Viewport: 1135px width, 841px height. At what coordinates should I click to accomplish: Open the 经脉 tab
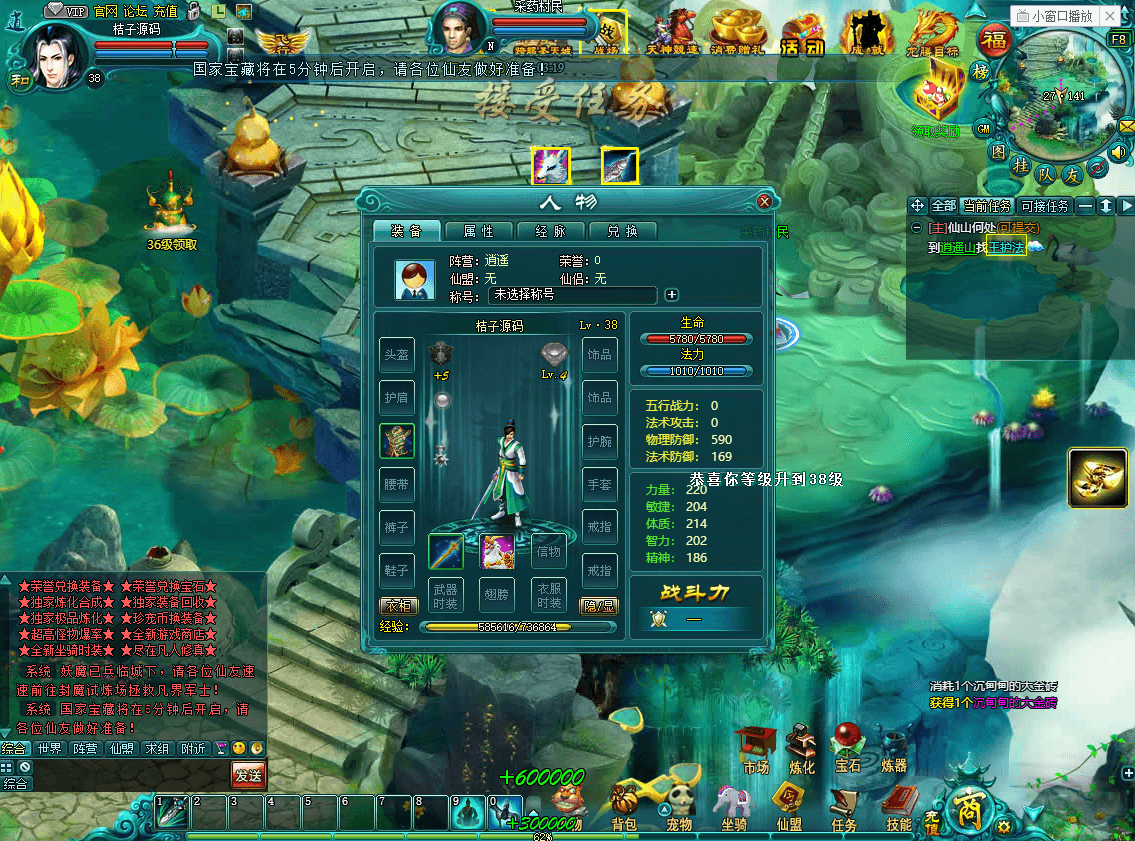550,231
